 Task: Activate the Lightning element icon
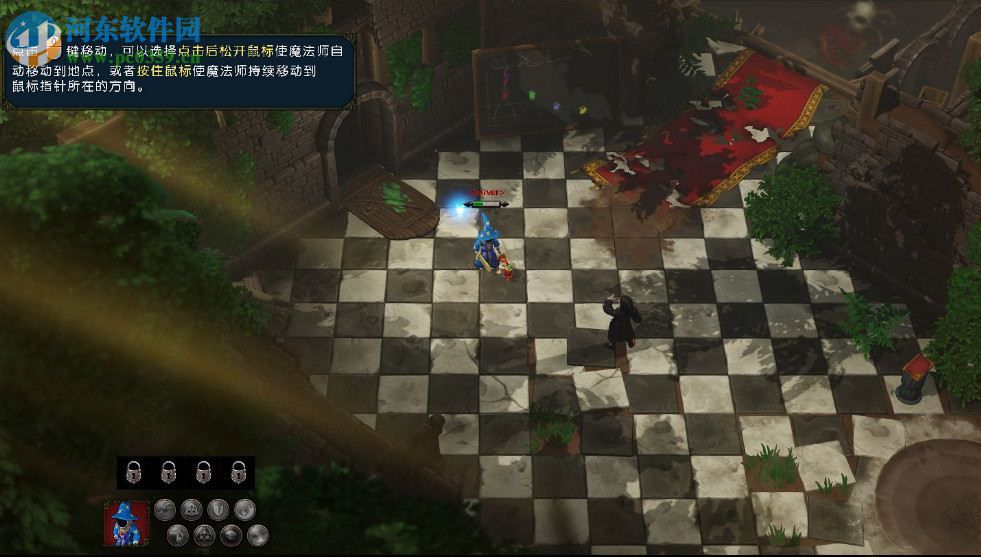pos(178,535)
